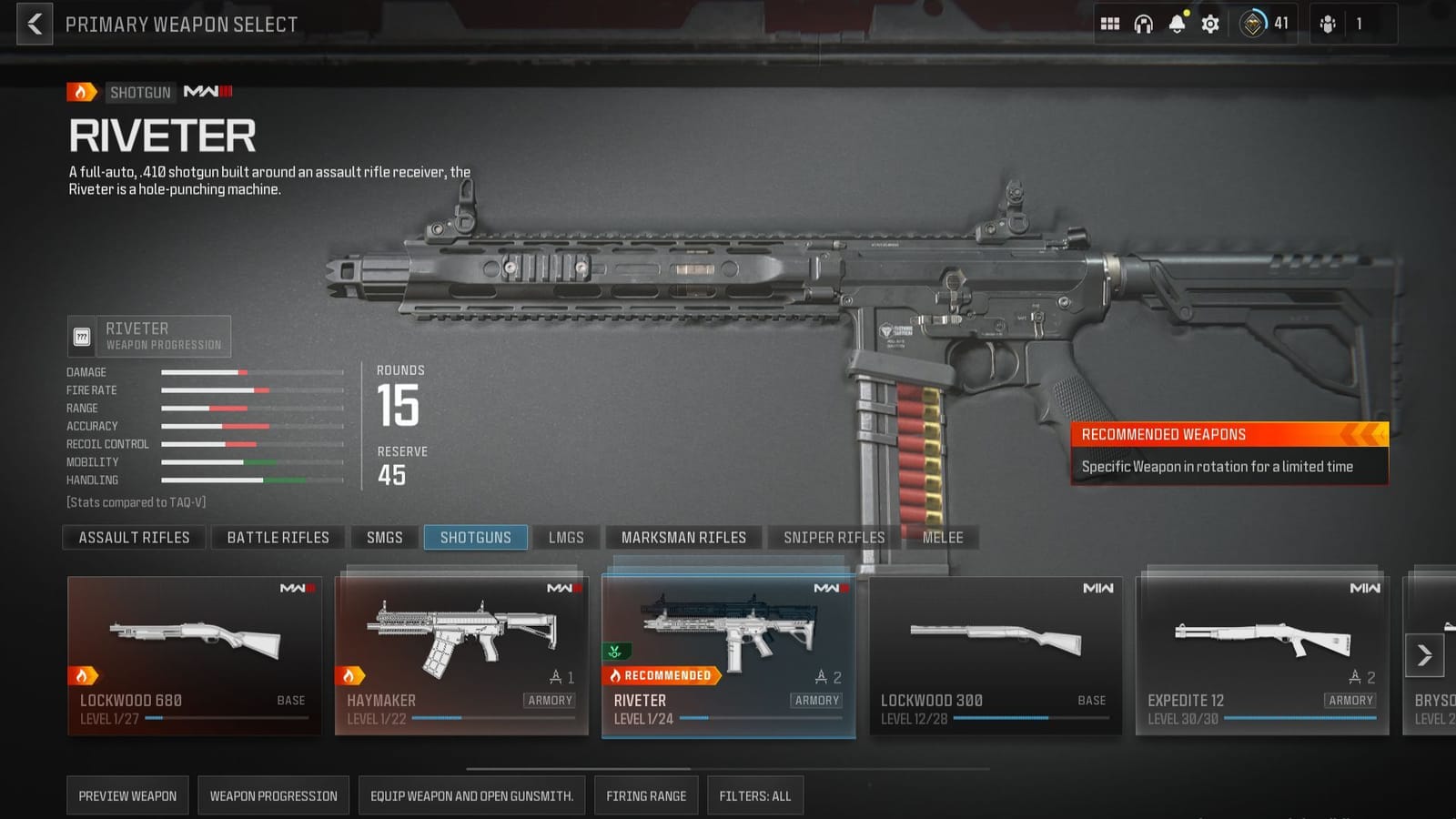Open the settings gear icon
Viewport: 1456px width, 819px height.
(x=1211, y=24)
